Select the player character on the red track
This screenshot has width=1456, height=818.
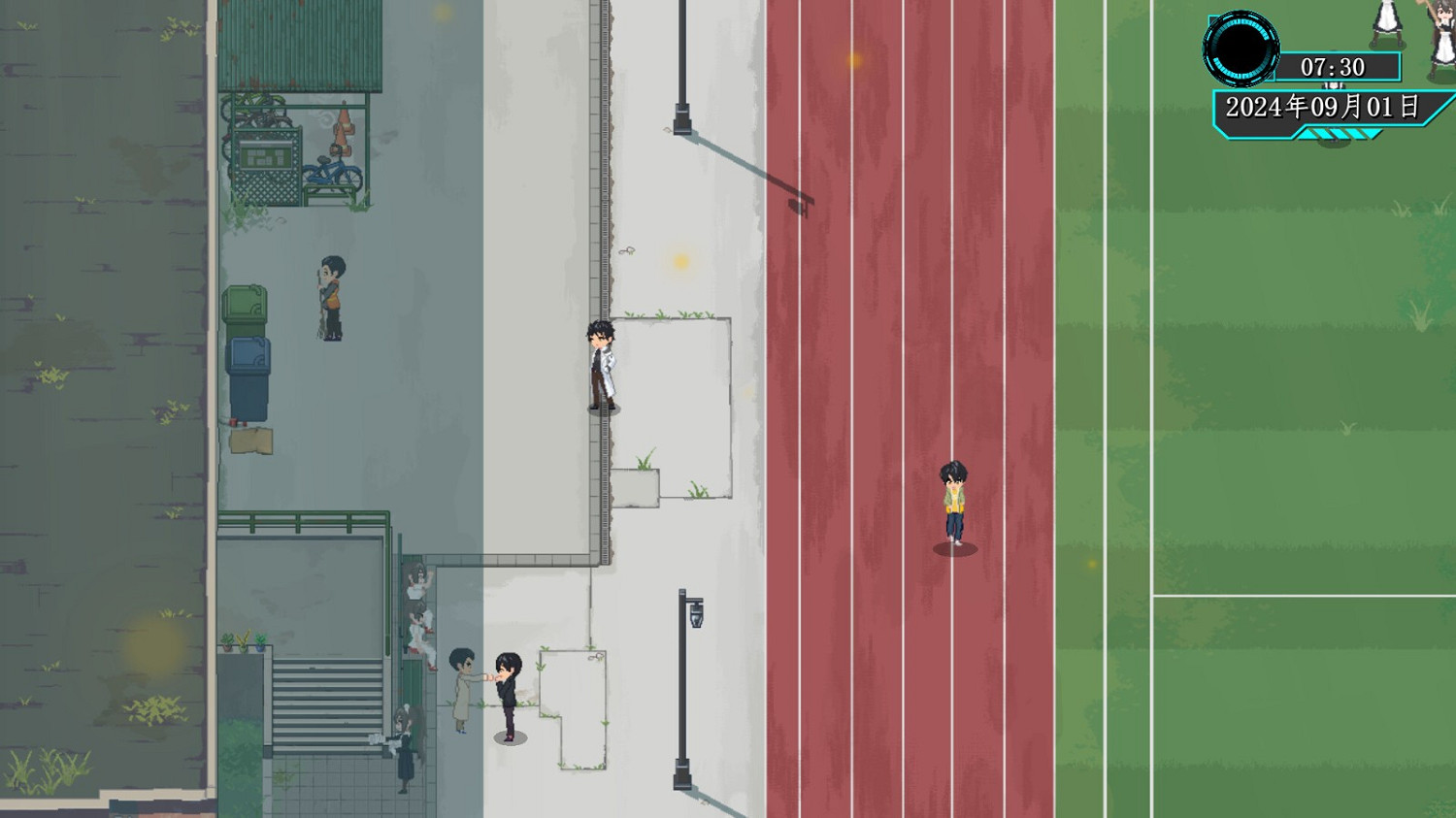(x=952, y=500)
